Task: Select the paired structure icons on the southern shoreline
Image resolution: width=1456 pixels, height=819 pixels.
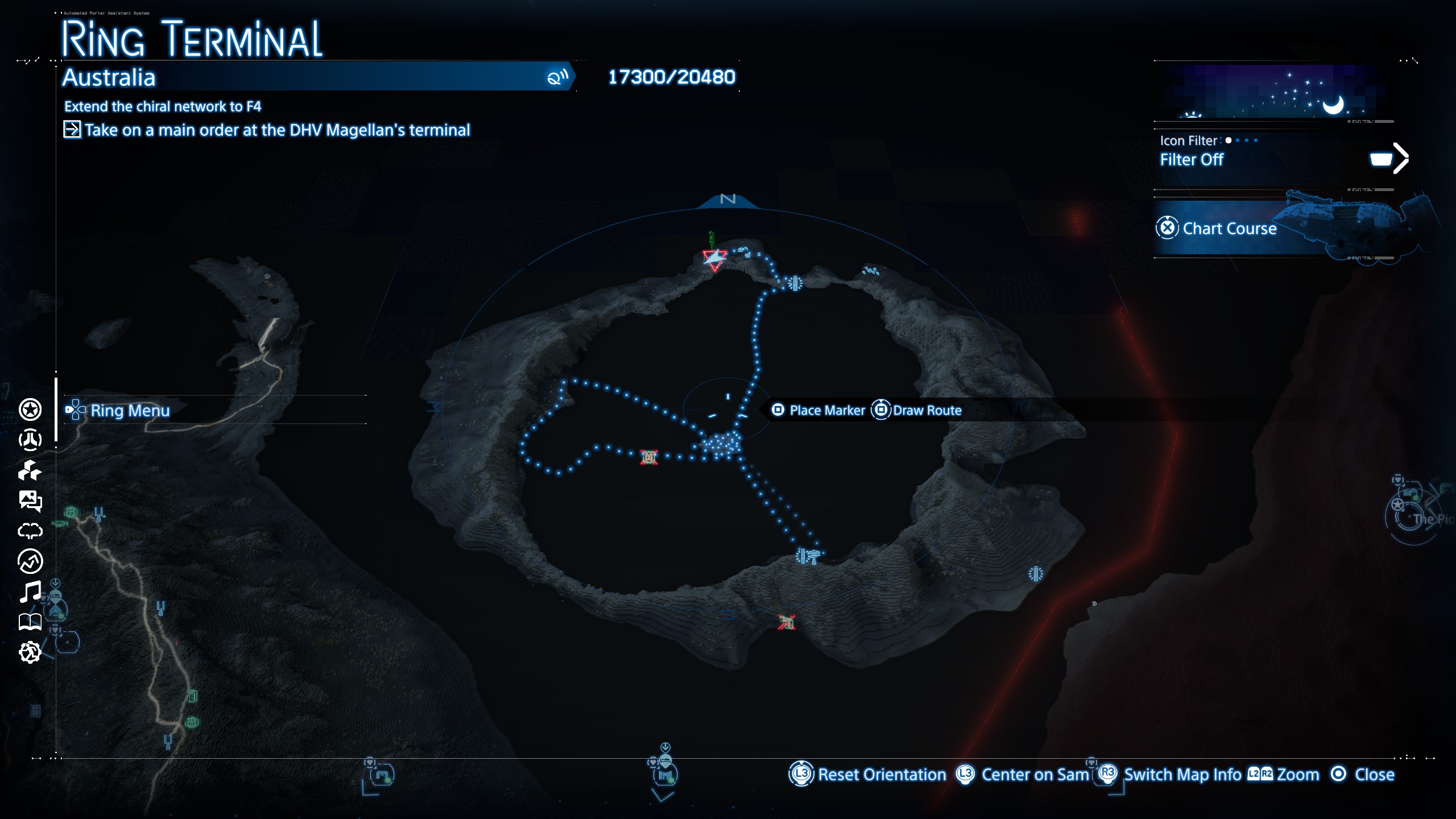Action: click(x=808, y=556)
